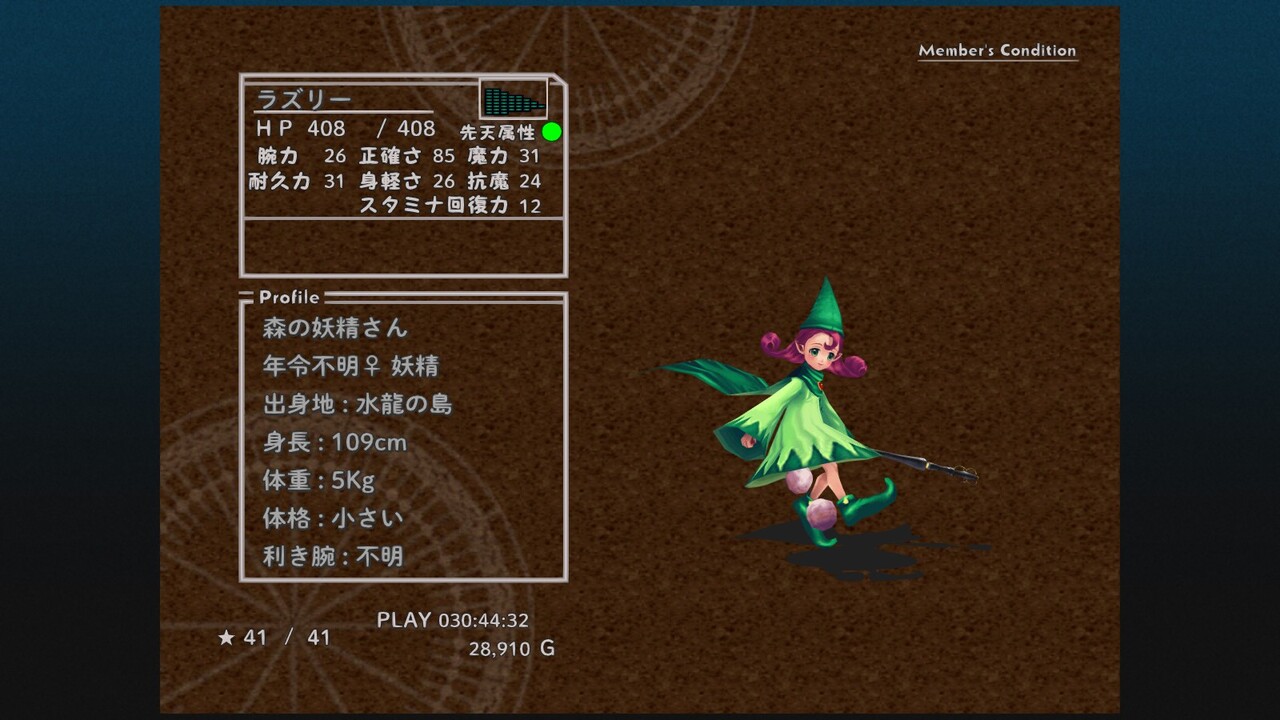Select the ラズリー character name header
This screenshot has width=1280, height=720.
click(305, 100)
